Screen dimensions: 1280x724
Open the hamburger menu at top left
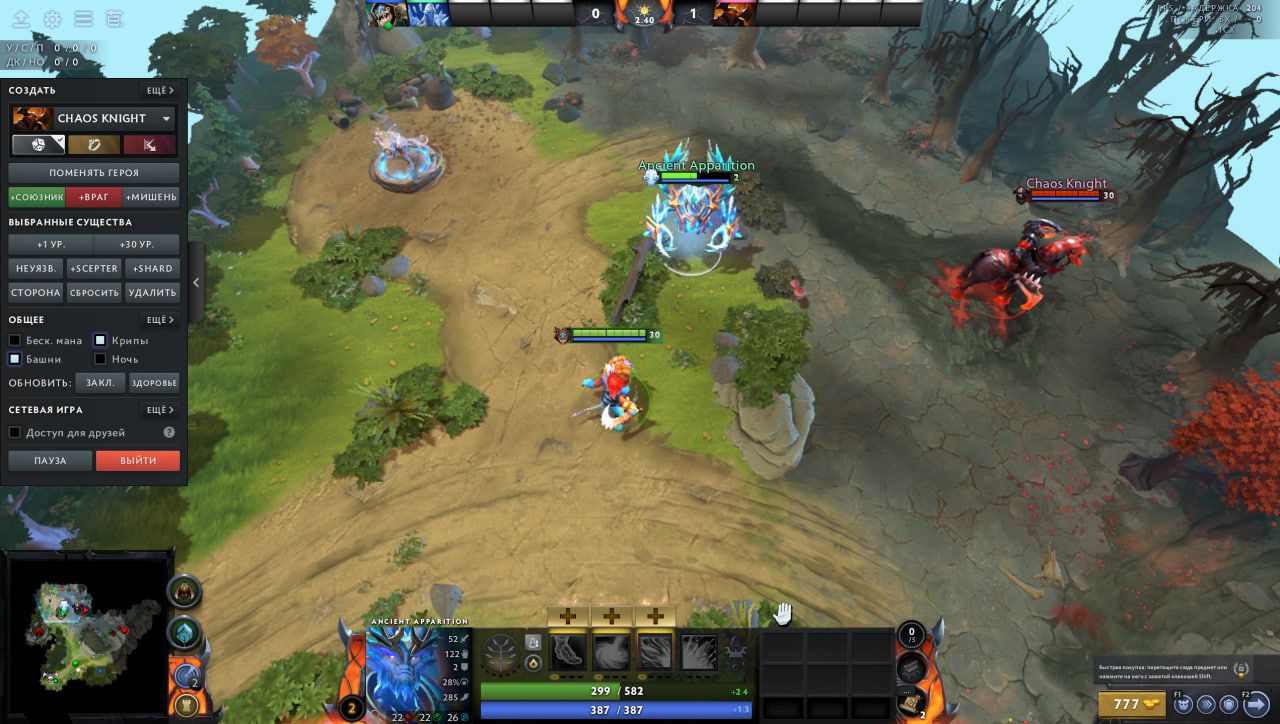(84, 17)
